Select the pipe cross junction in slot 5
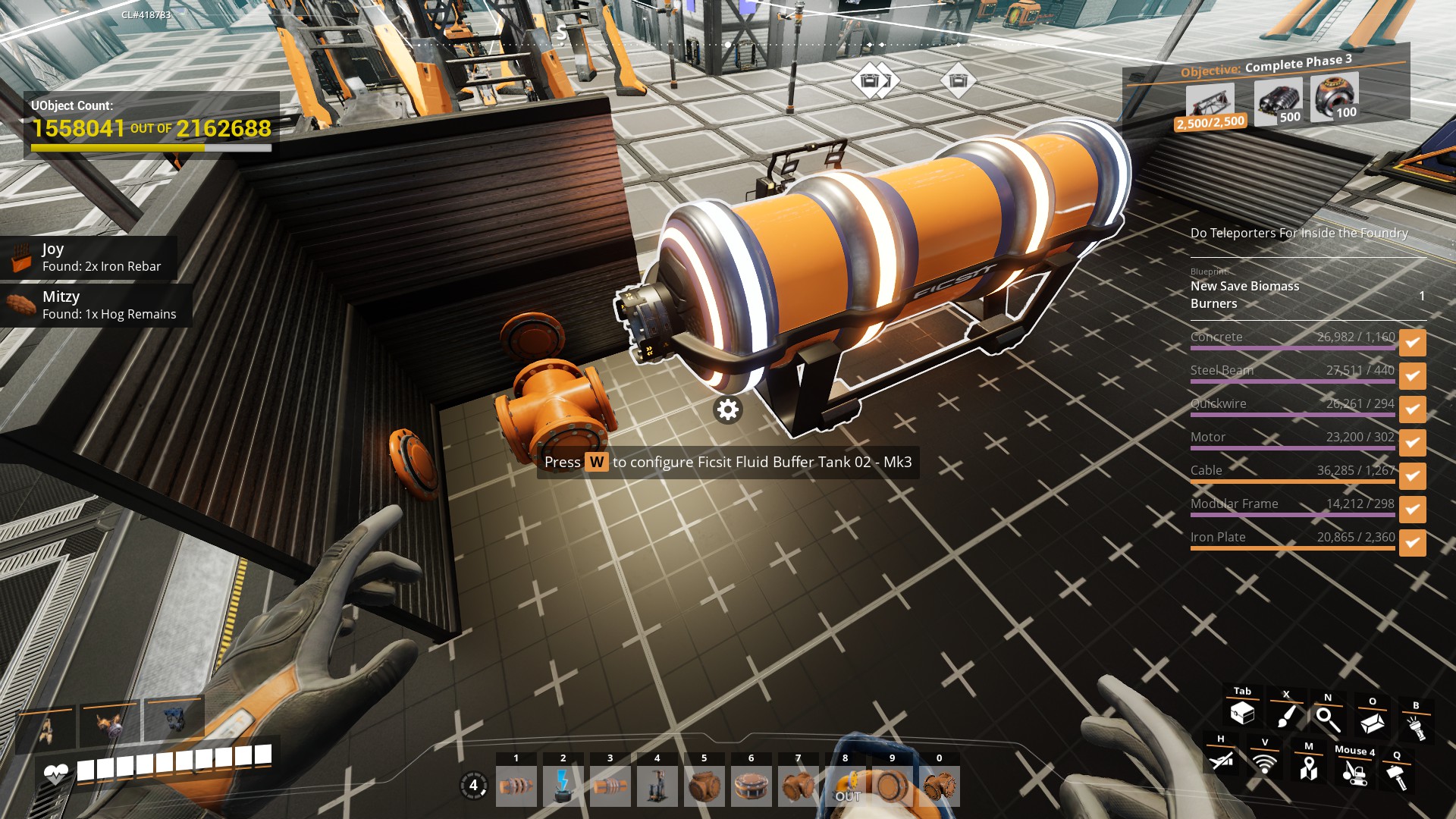The image size is (1456, 819). click(704, 786)
